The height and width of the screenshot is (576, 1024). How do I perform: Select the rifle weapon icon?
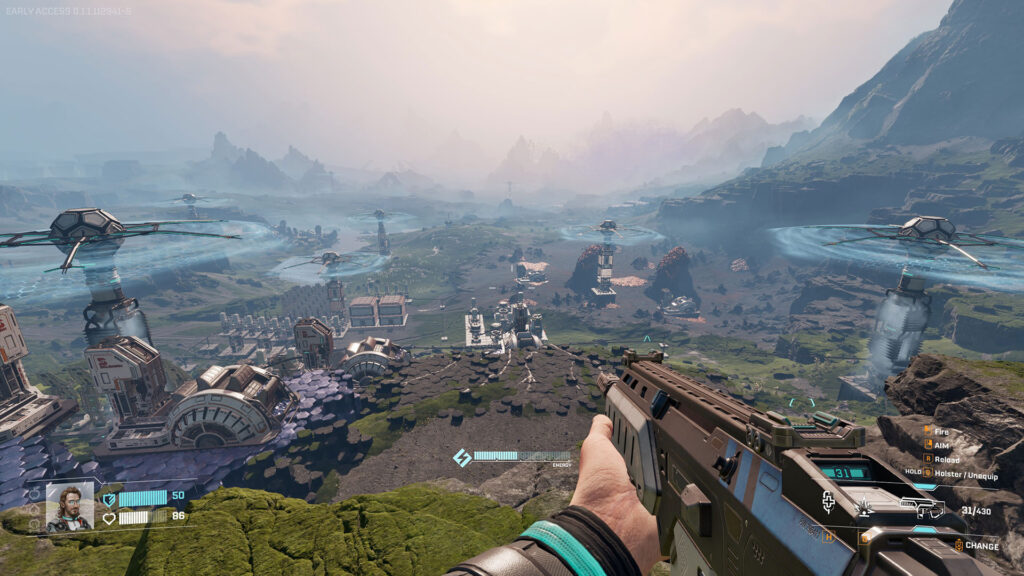pos(921,509)
